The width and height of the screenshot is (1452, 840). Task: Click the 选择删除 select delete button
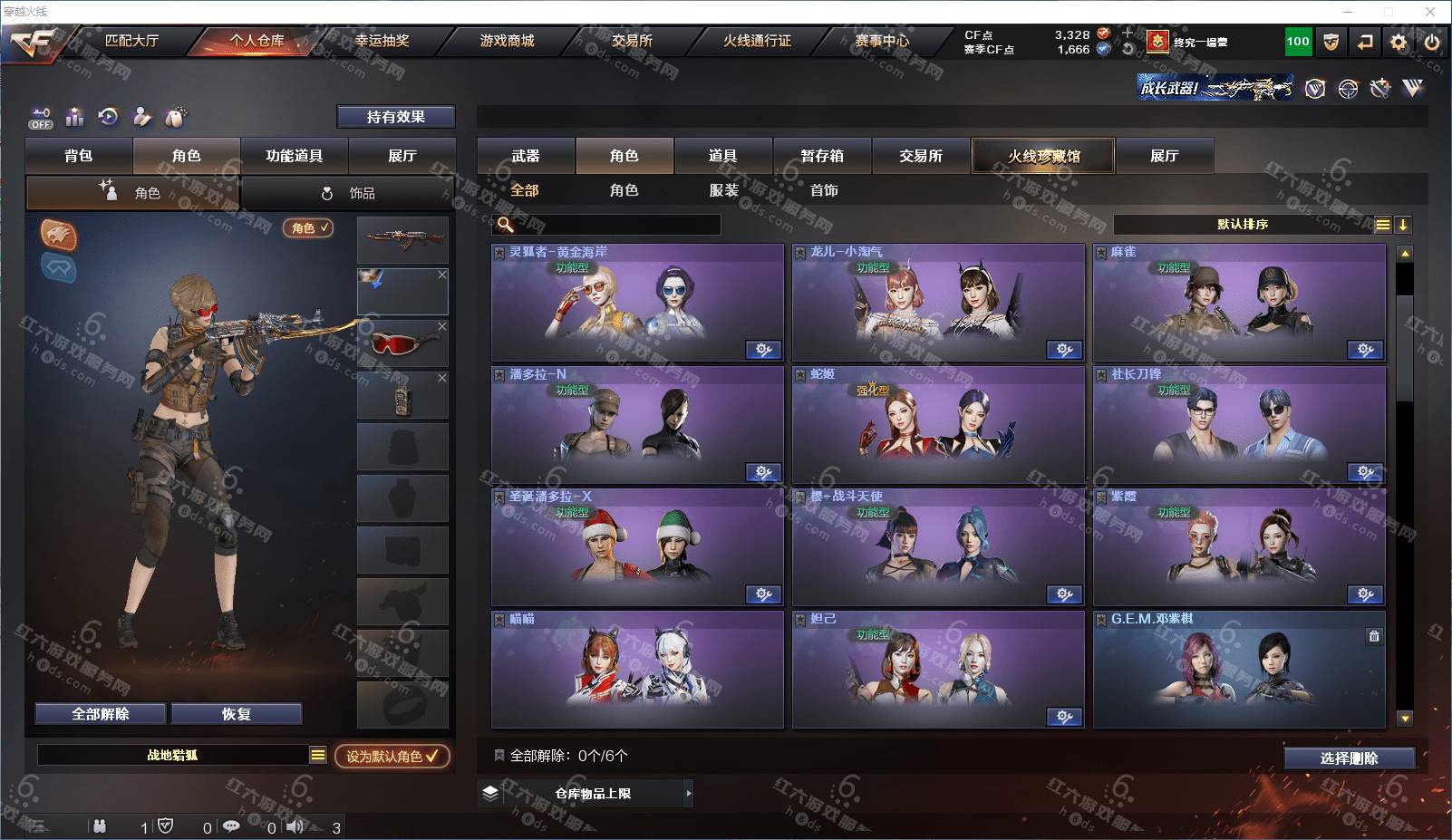point(1349,758)
